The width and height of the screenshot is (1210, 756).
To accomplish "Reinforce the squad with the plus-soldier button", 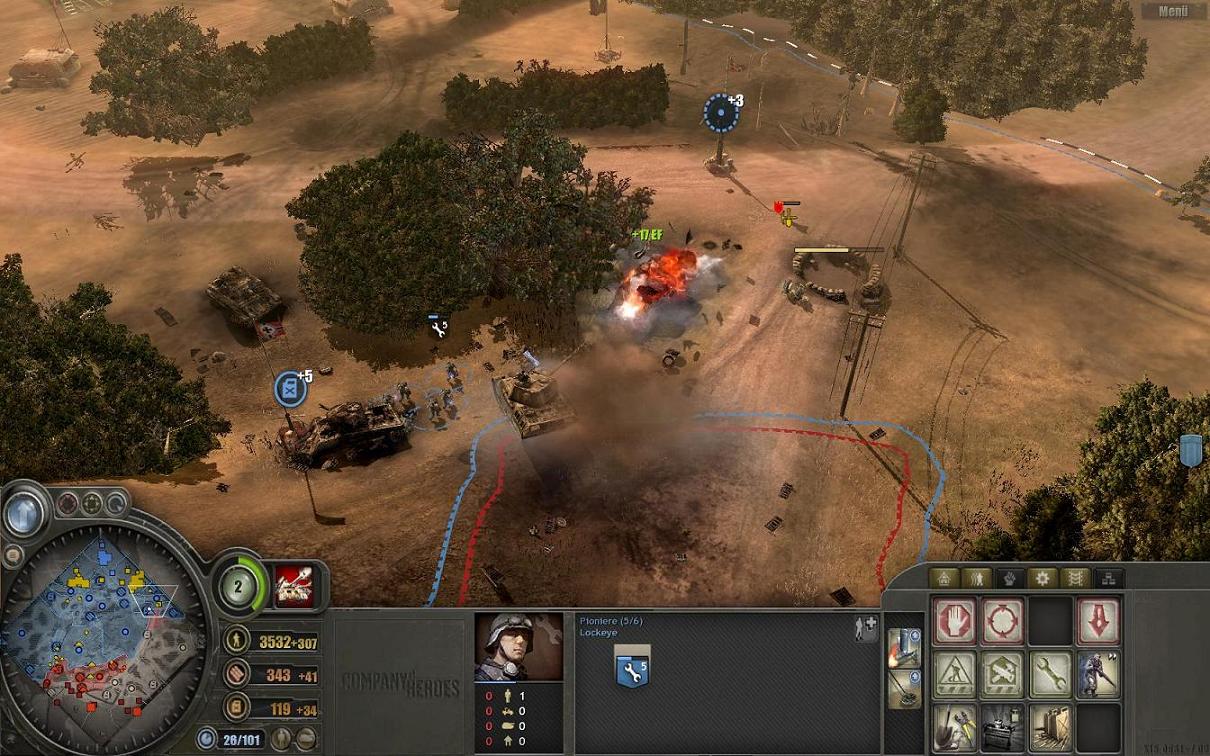I will point(865,628).
